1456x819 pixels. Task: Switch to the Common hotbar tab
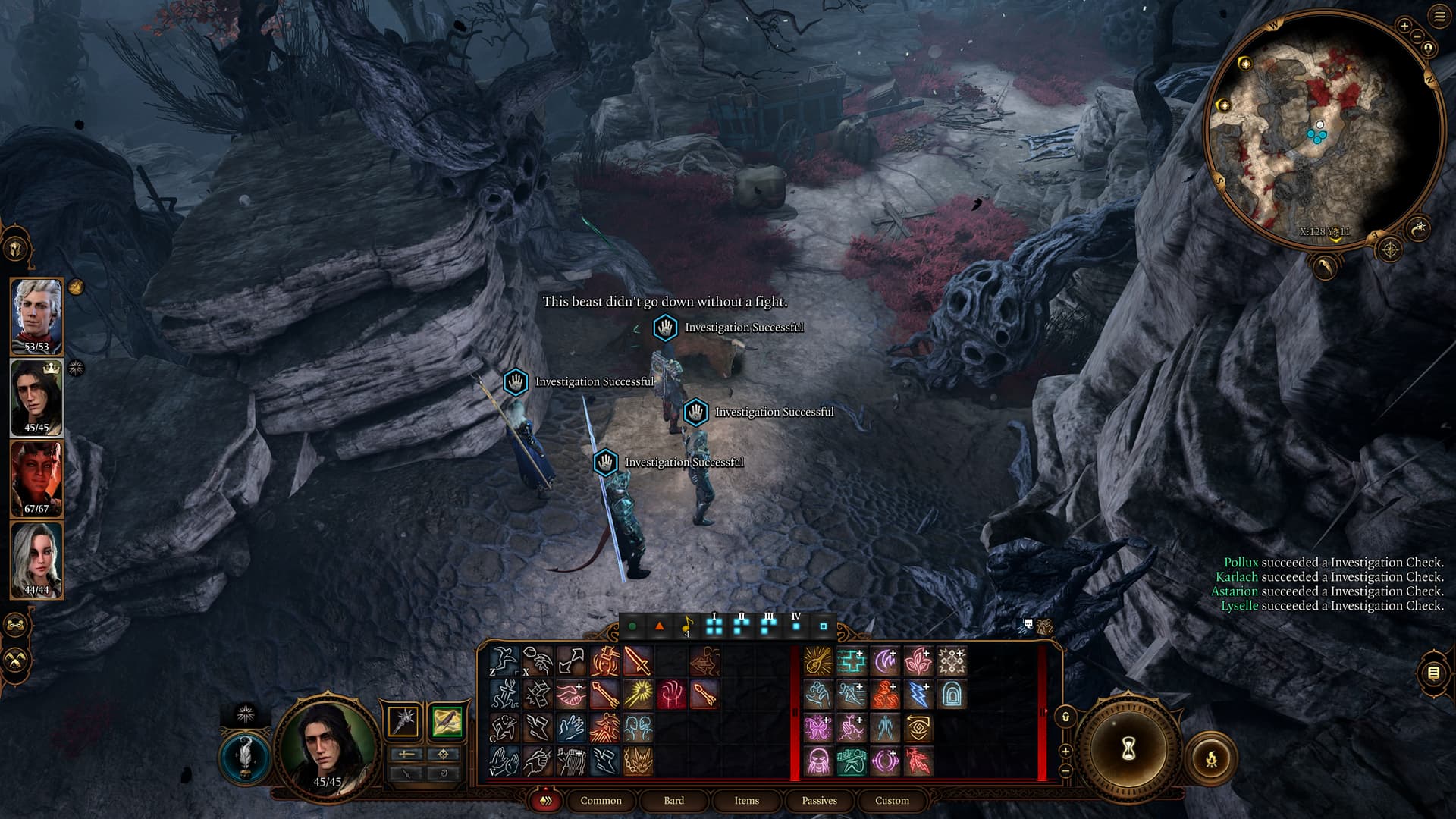coord(601,800)
